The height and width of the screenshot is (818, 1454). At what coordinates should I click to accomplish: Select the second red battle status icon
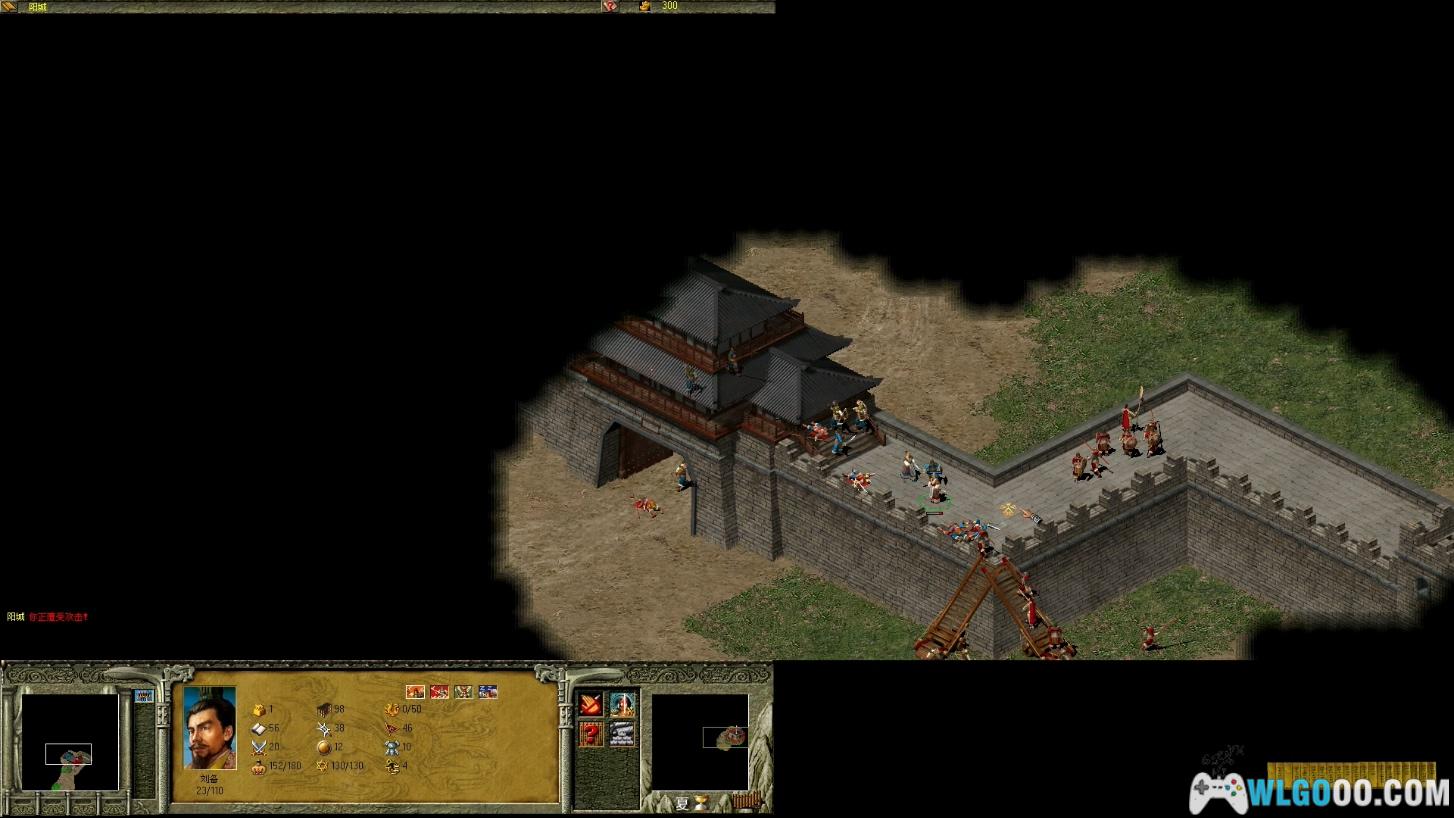pos(439,691)
